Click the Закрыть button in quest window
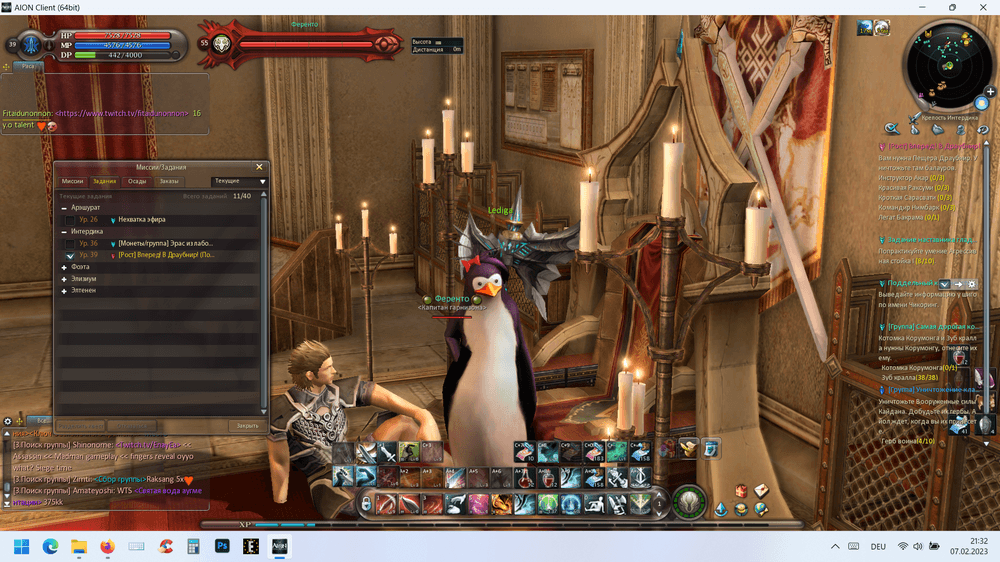1000x562 pixels. click(x=247, y=425)
